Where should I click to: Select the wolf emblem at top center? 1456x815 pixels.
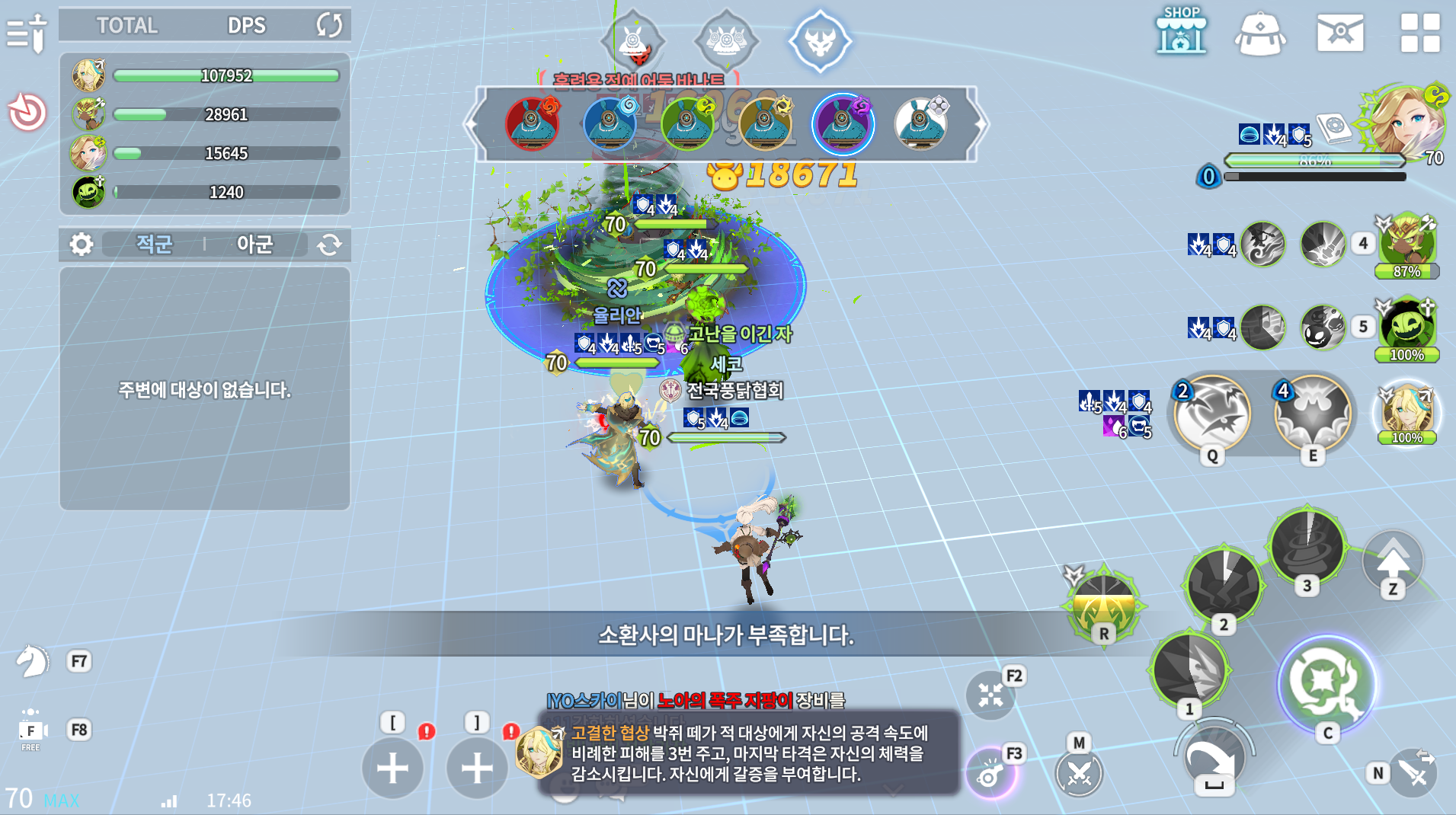[x=820, y=41]
